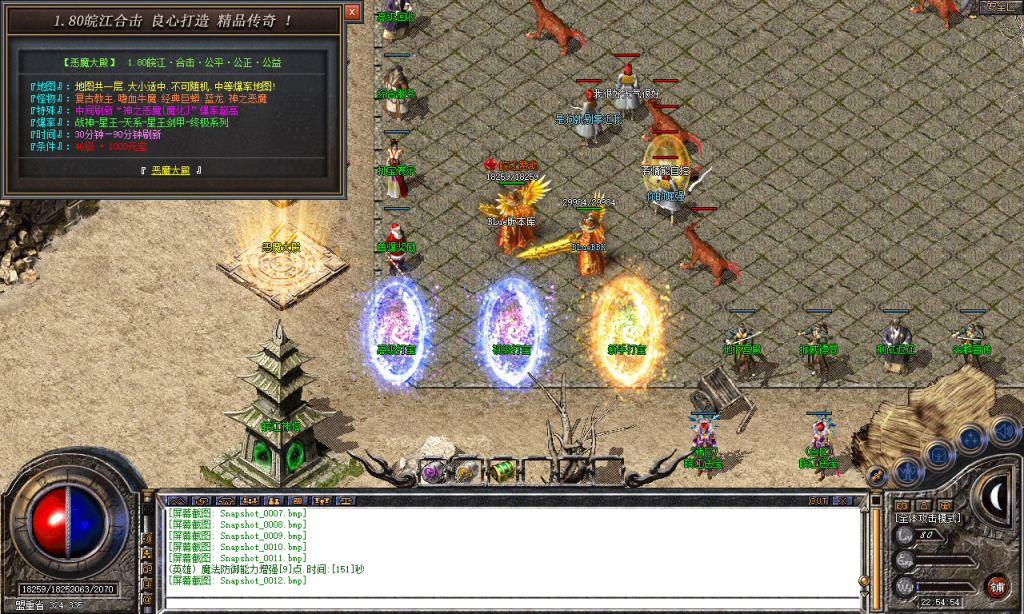Toggle sound with the speaker button
Image resolution: width=1024 pixels, height=614 pixels.
tap(1001, 431)
